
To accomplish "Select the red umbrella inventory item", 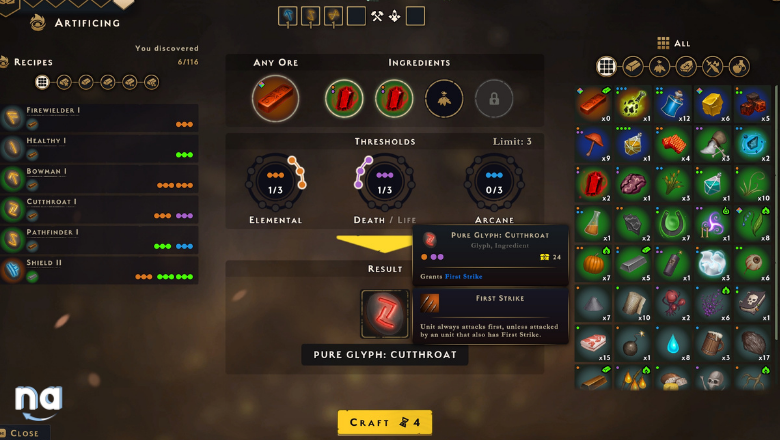I will (x=593, y=143).
